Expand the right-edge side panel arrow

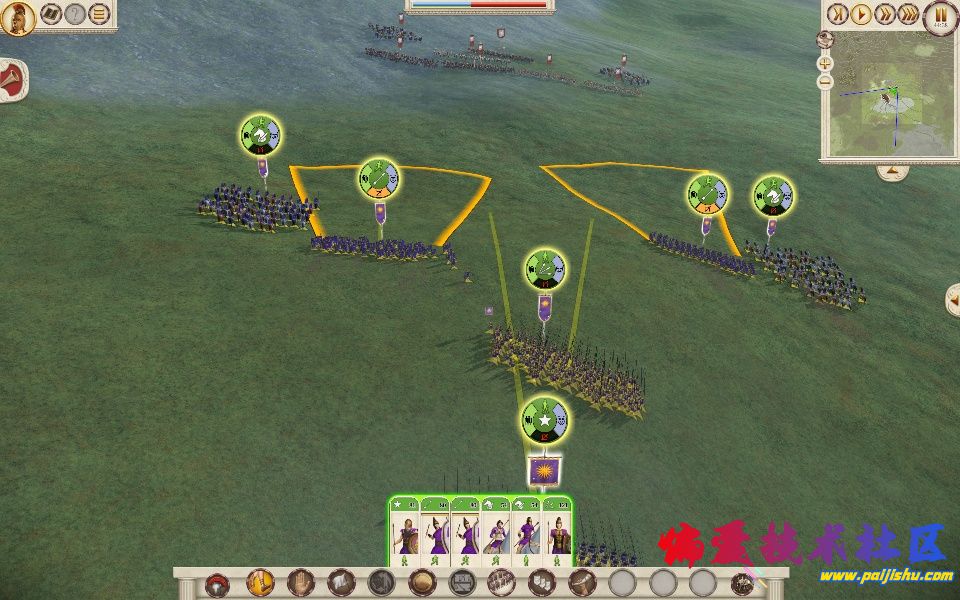(953, 298)
